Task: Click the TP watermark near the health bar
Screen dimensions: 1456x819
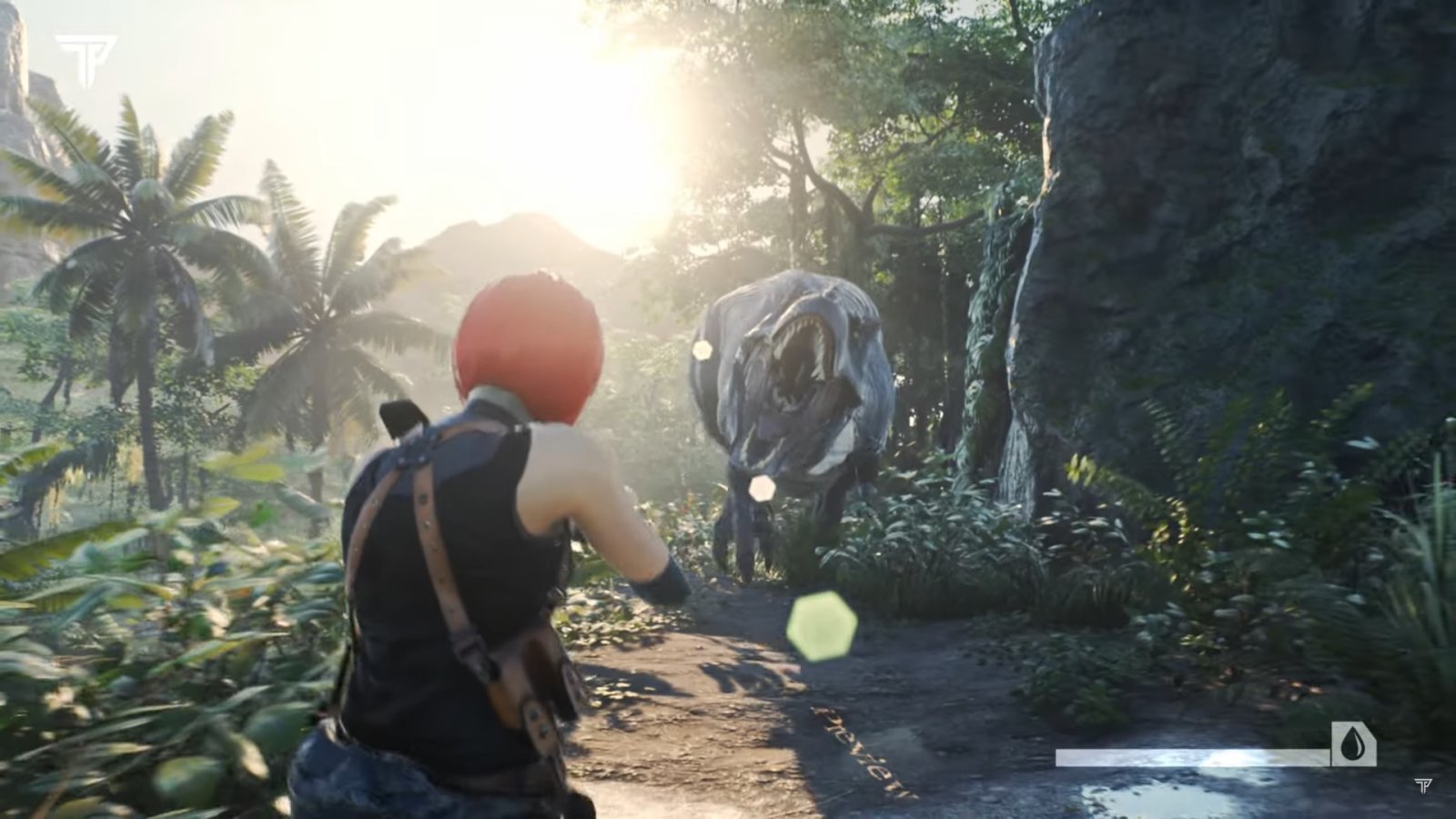Action: (1423, 786)
